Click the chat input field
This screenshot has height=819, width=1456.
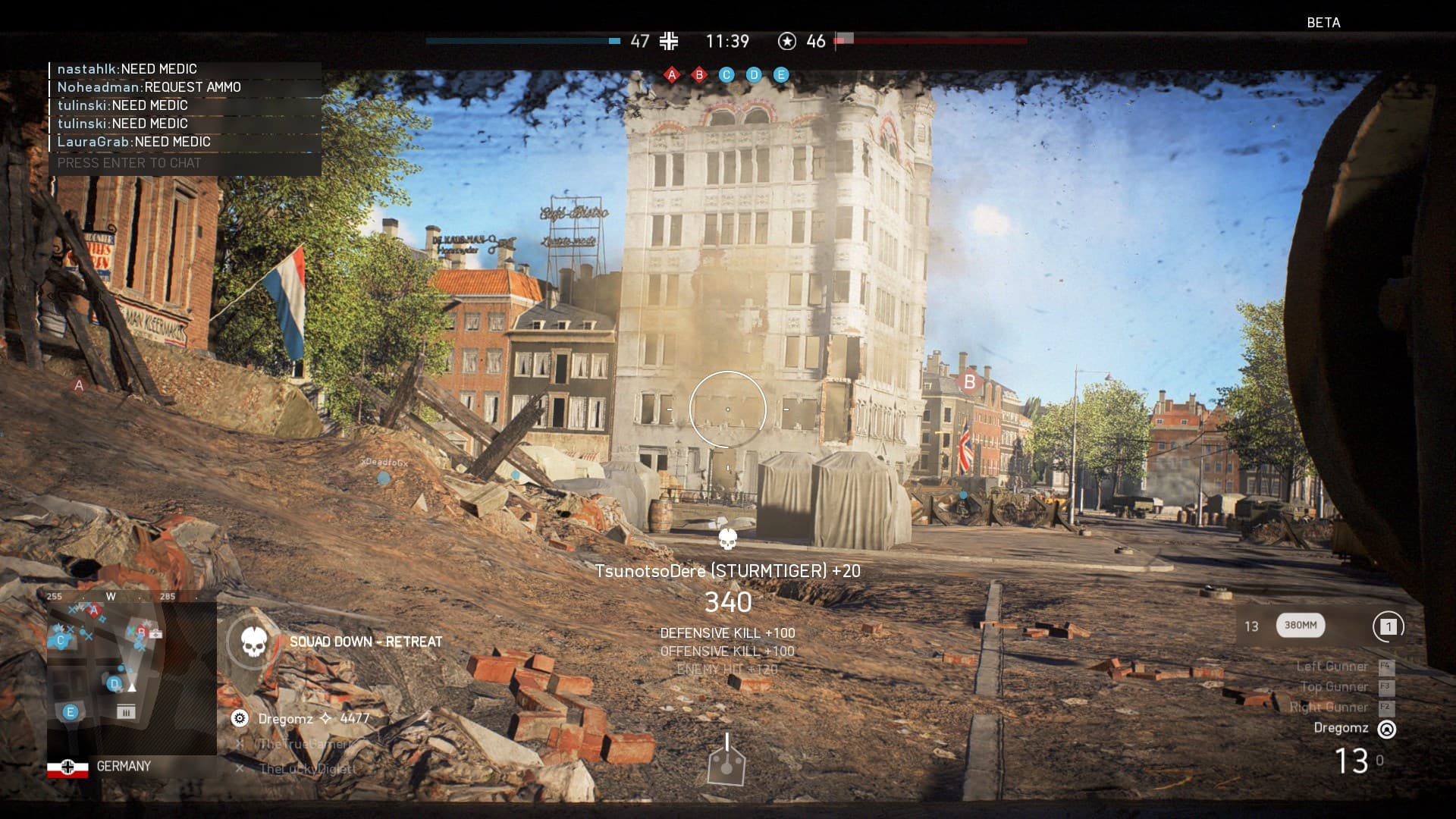point(184,163)
